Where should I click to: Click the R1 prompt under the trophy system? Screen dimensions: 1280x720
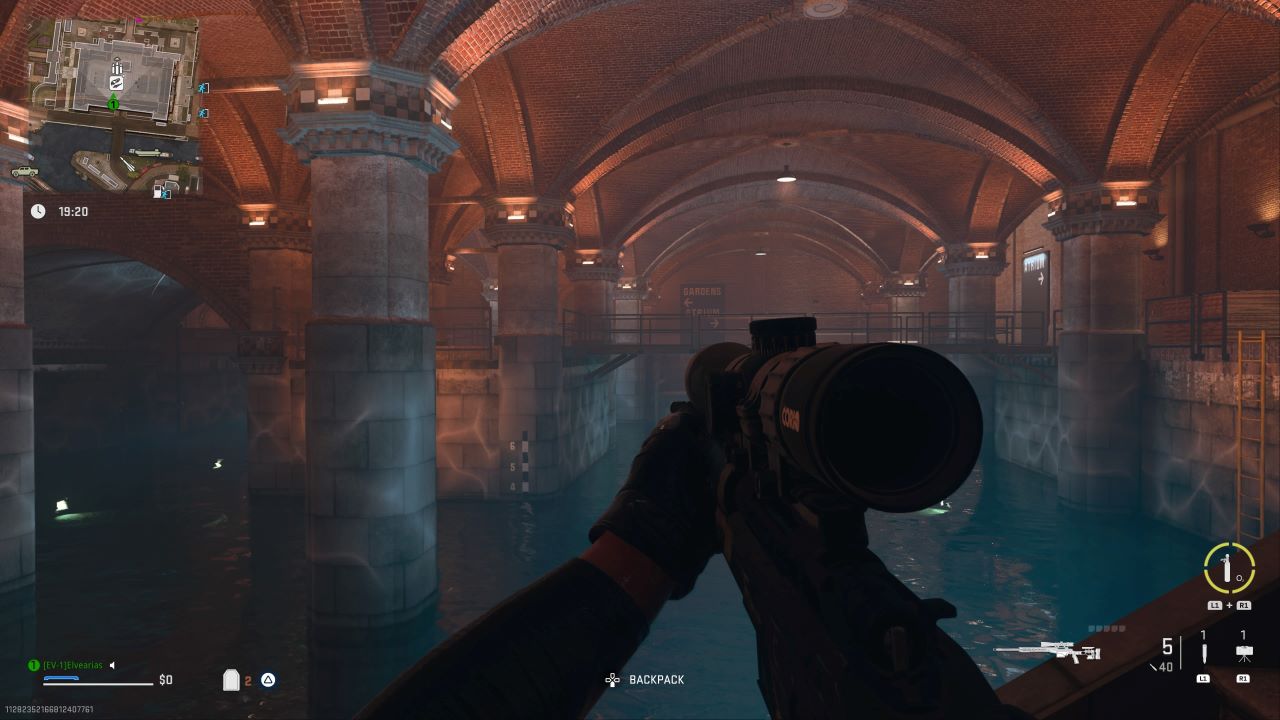tap(1245, 679)
